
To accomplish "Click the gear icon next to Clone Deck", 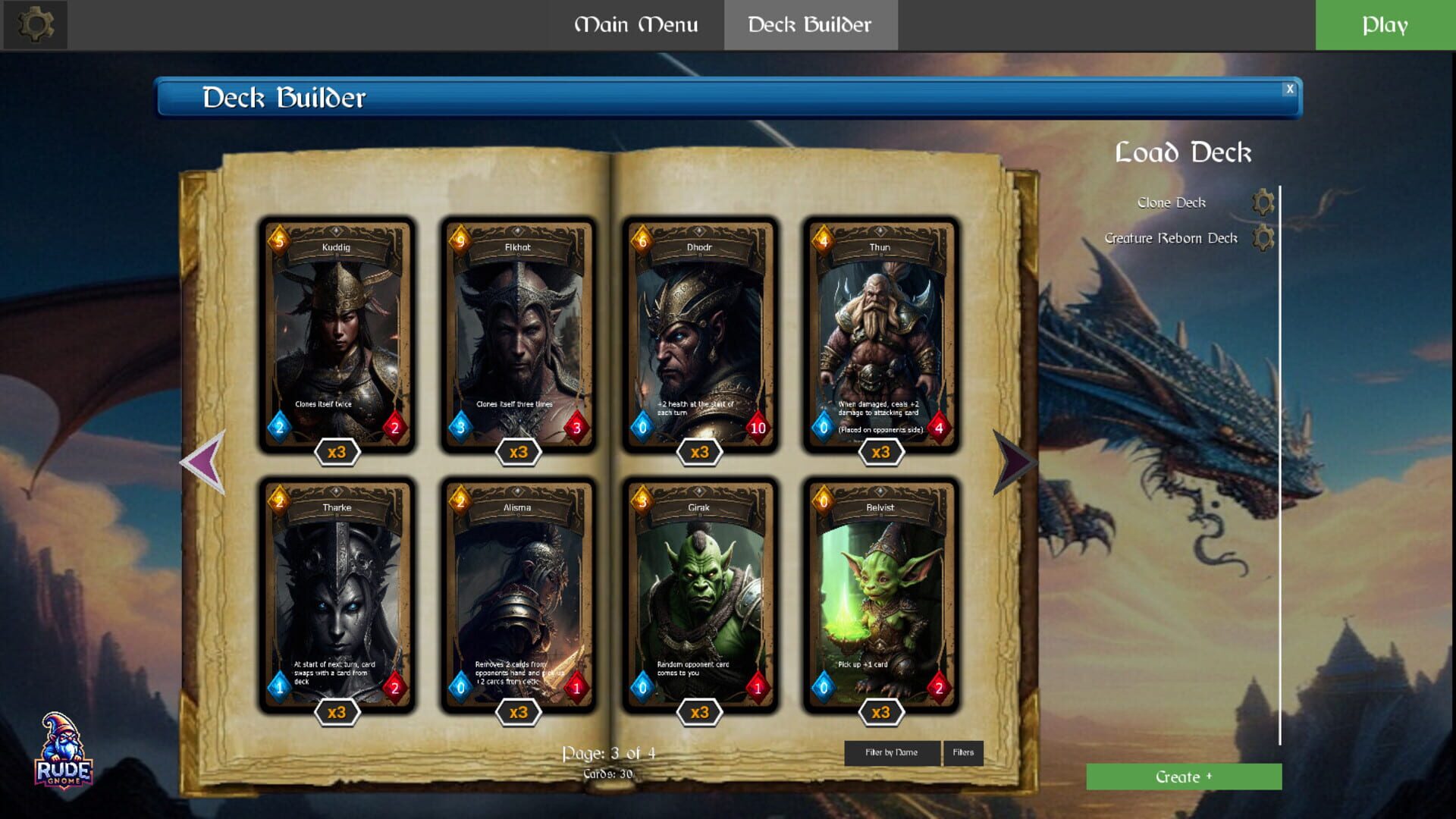I will pyautogui.click(x=1262, y=202).
